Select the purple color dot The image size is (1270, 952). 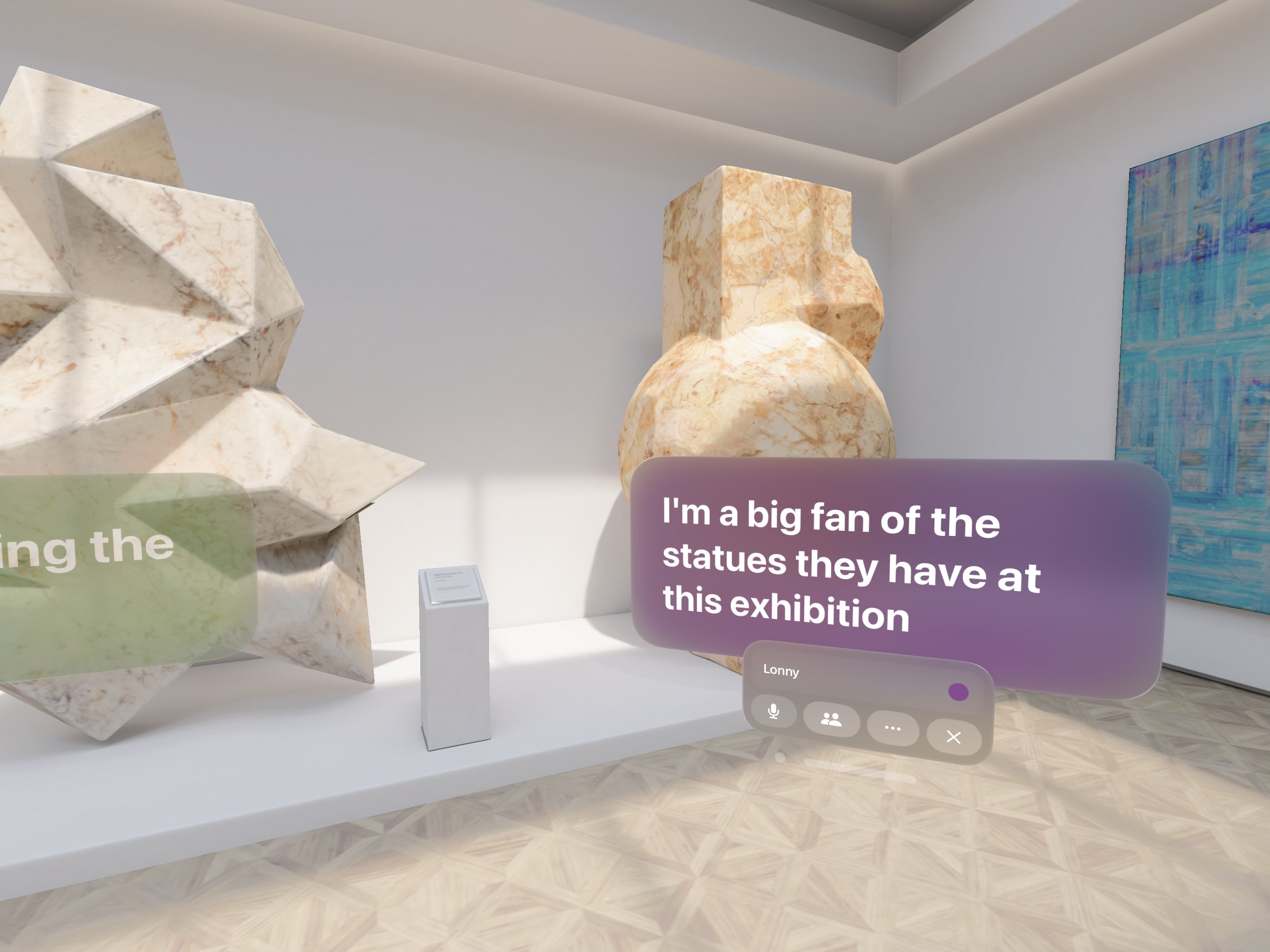(958, 692)
